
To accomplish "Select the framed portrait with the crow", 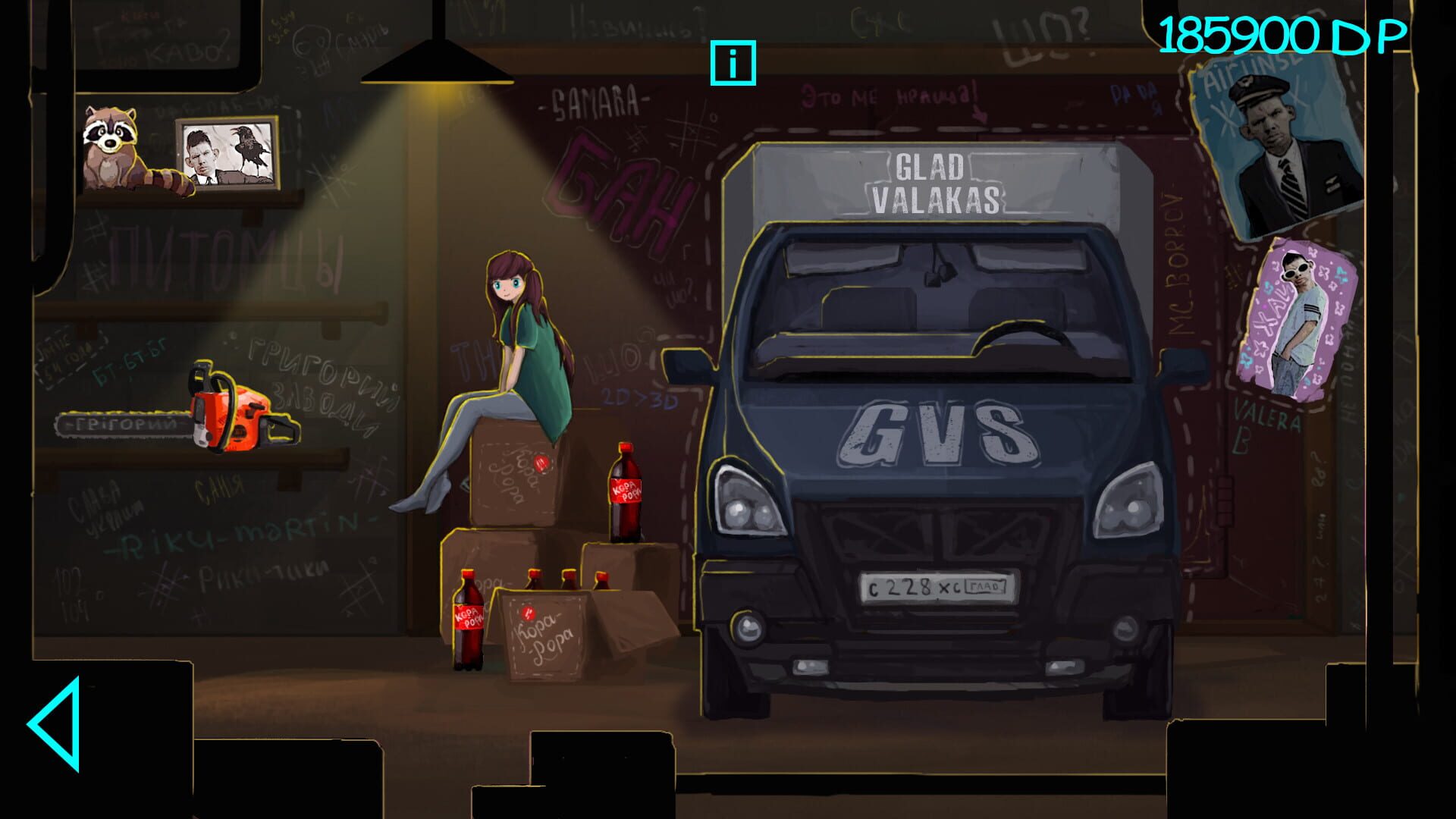I will point(227,152).
